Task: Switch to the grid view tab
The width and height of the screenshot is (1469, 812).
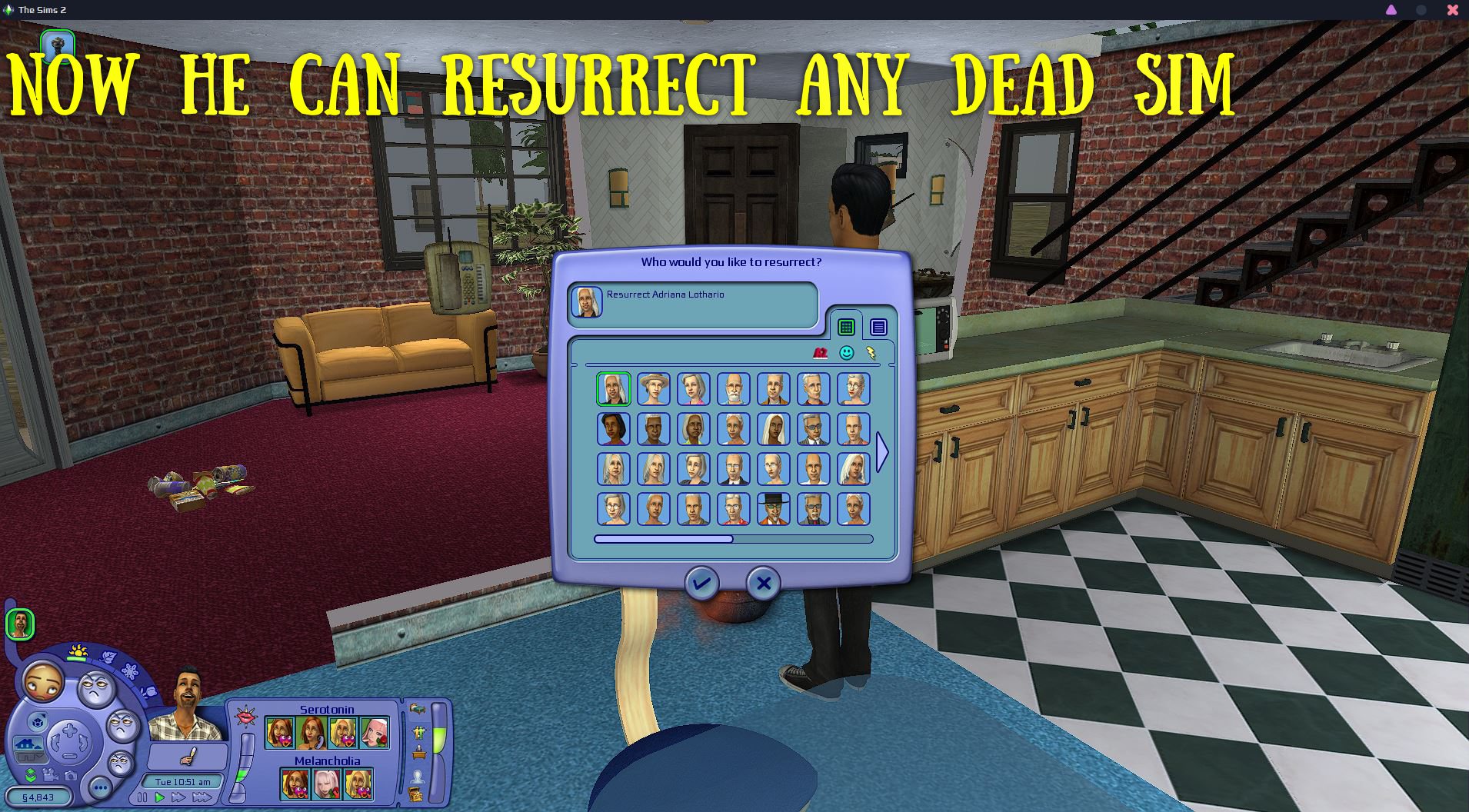Action: pos(846,326)
